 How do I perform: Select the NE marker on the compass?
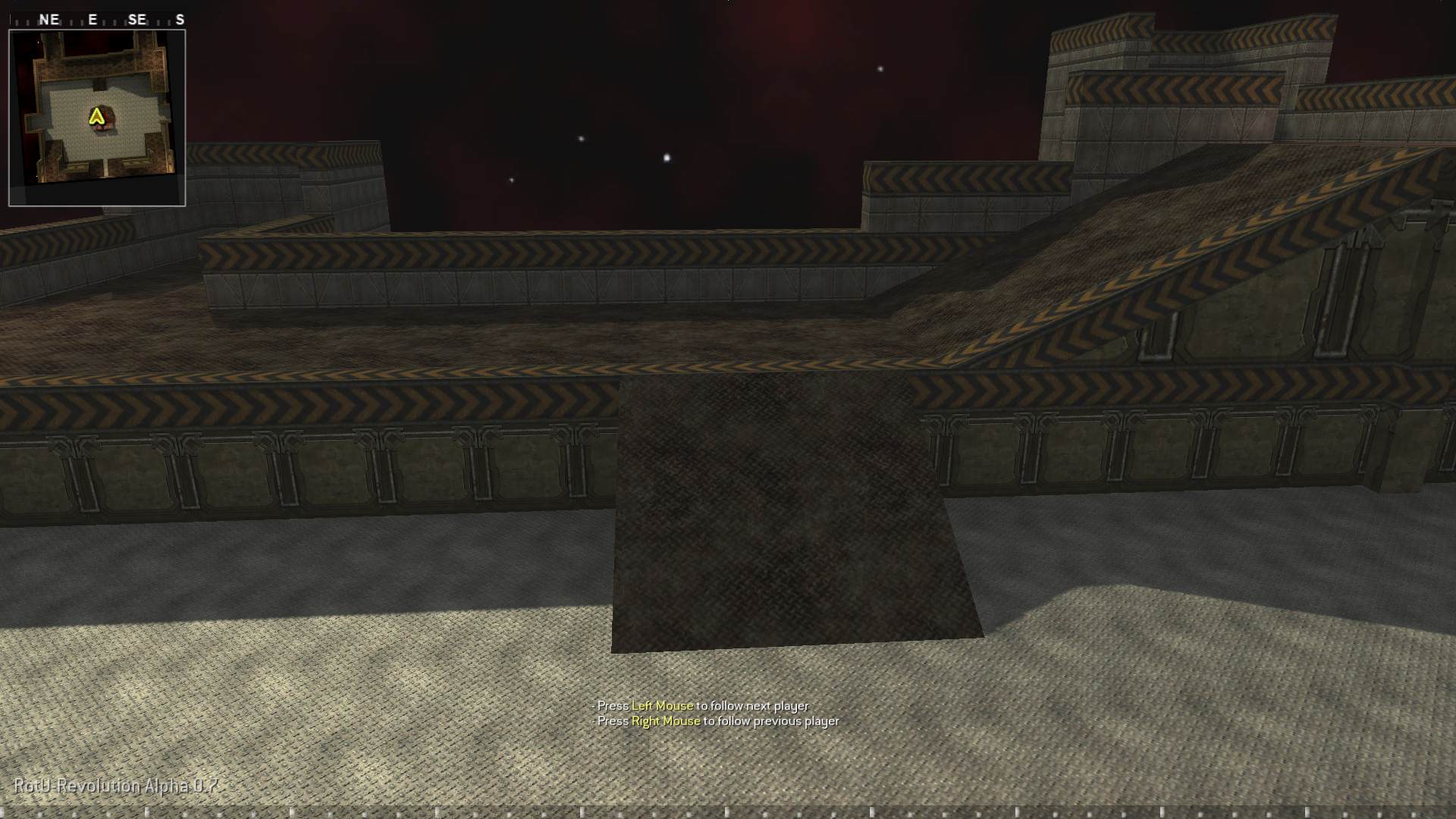point(49,20)
